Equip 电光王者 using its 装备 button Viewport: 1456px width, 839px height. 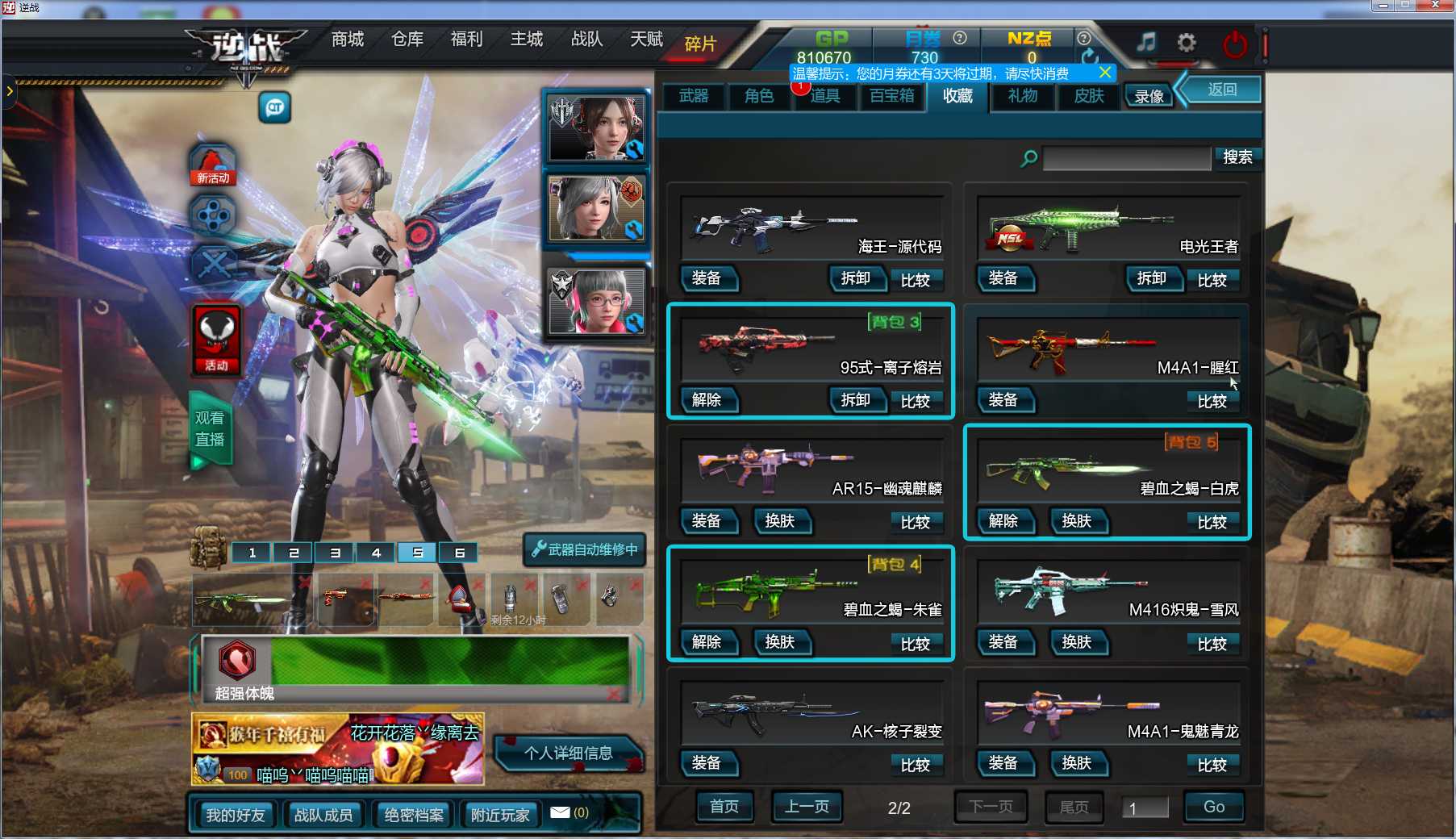(x=1005, y=279)
